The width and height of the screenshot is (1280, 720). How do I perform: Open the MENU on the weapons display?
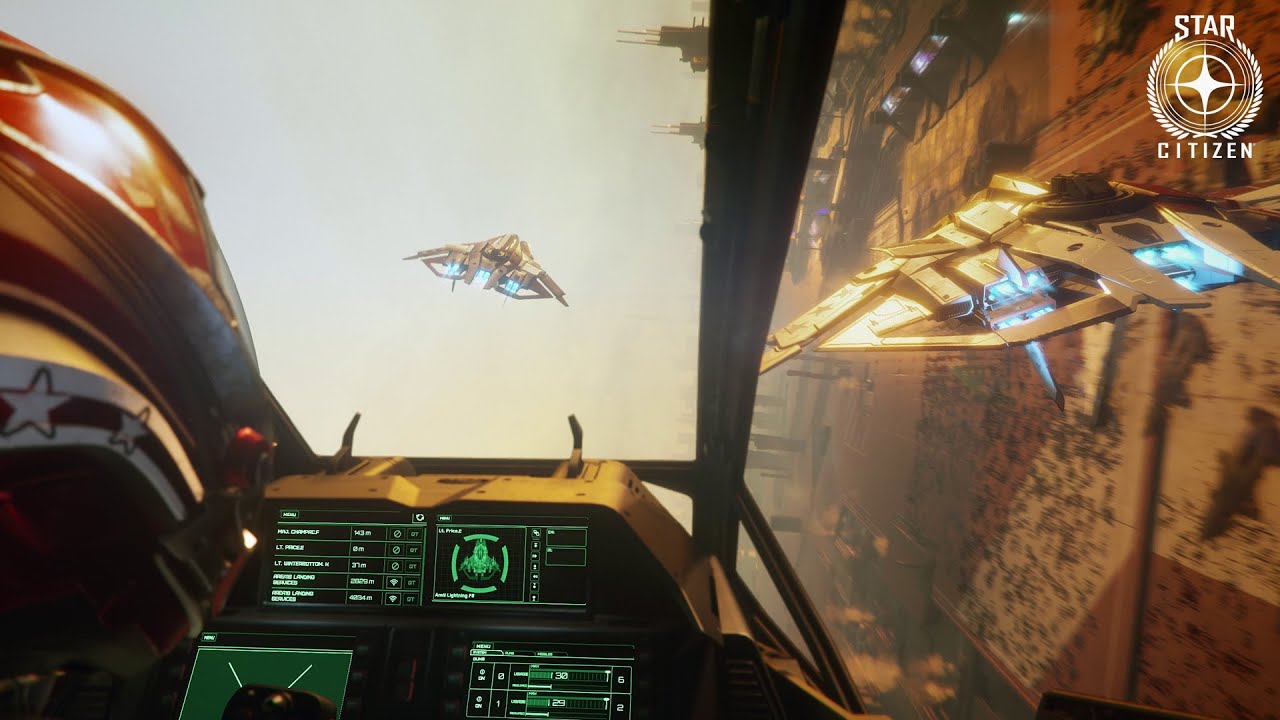[x=484, y=645]
